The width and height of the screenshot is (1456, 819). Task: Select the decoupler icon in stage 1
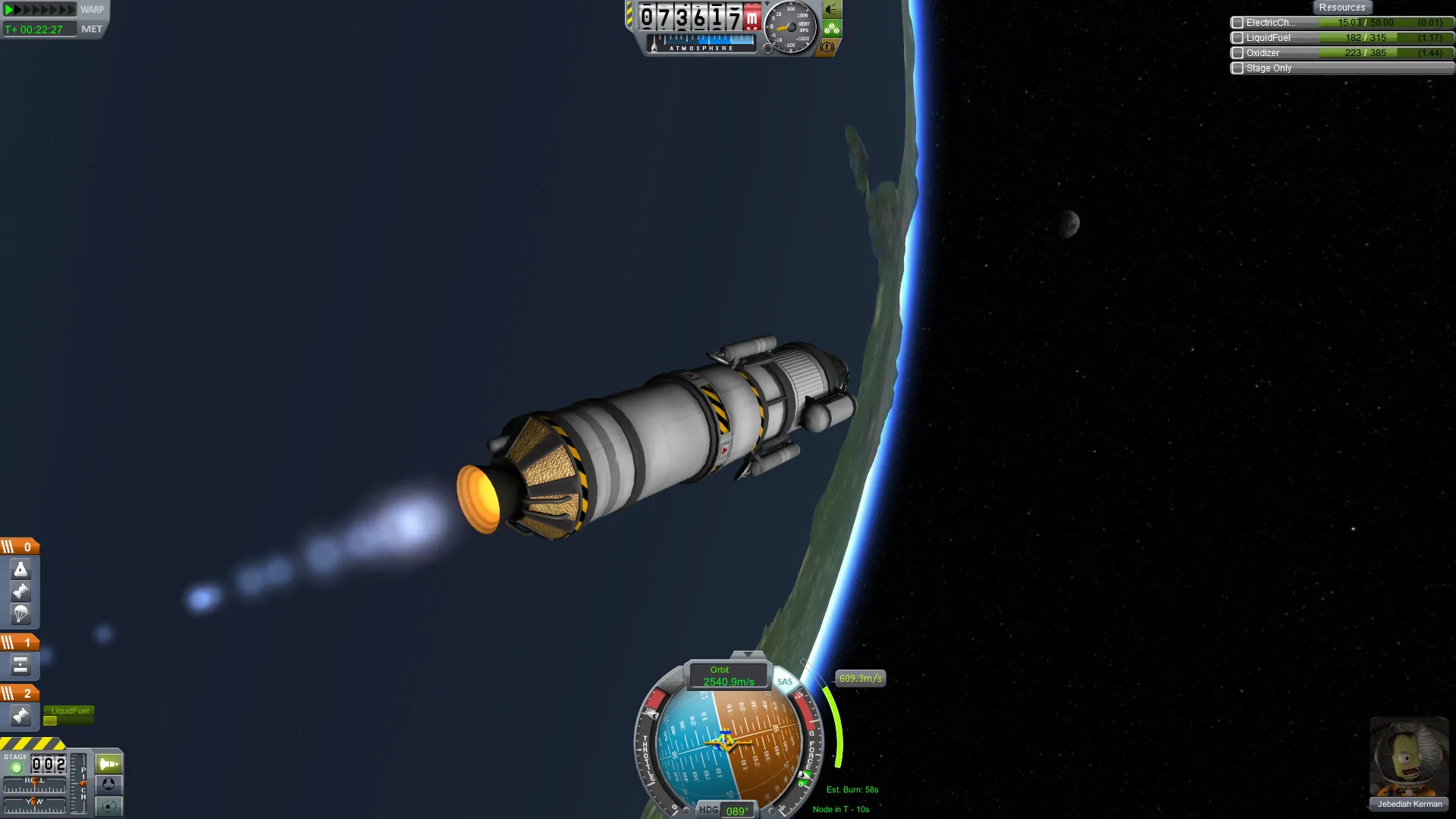pyautogui.click(x=20, y=666)
